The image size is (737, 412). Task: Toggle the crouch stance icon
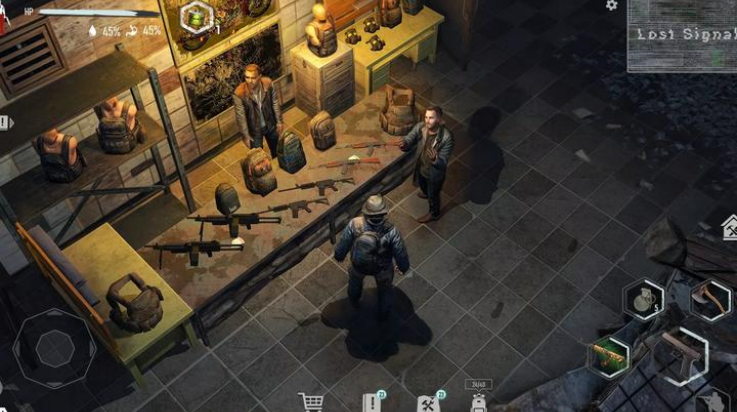tap(712, 402)
